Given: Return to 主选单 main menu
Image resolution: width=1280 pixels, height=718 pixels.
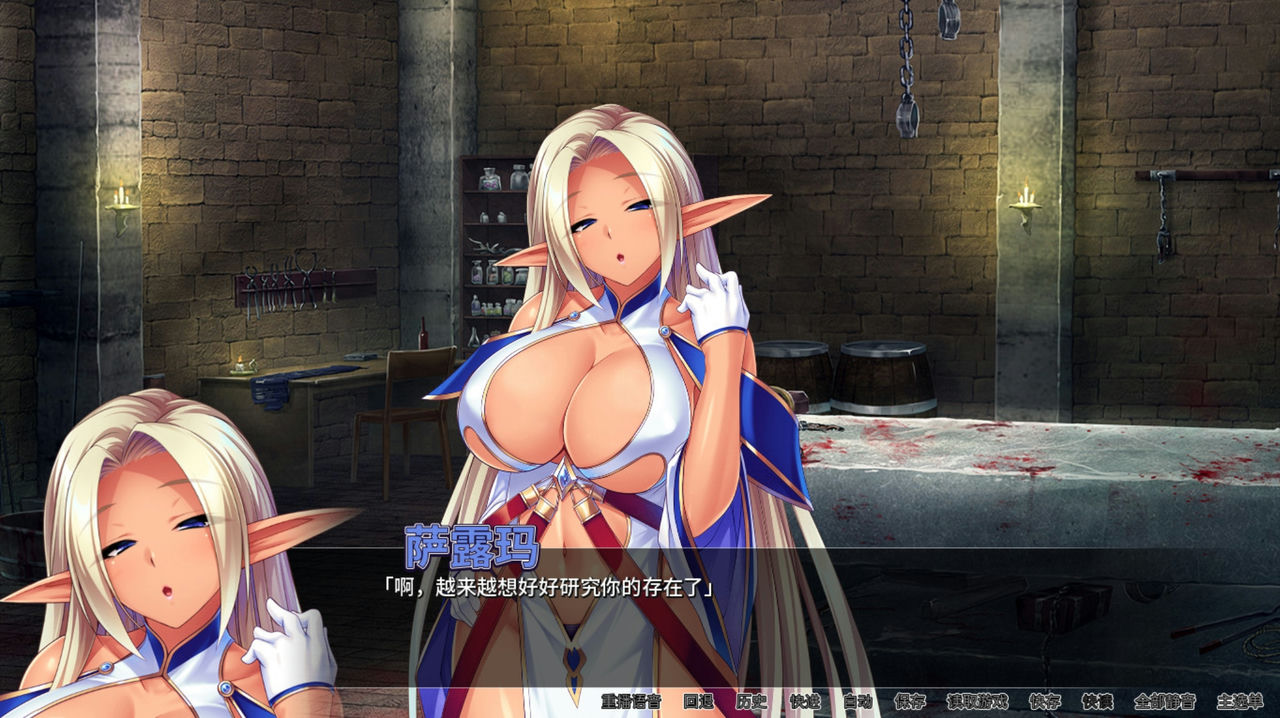Looking at the screenshot, I should (1239, 702).
